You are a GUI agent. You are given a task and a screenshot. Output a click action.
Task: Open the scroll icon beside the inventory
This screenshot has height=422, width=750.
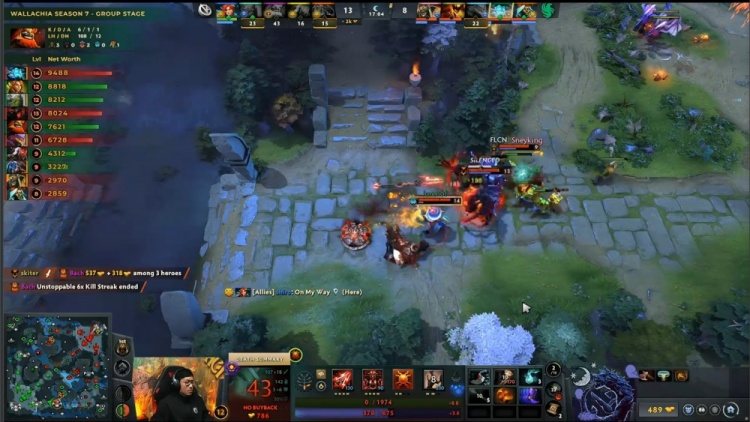click(553, 408)
